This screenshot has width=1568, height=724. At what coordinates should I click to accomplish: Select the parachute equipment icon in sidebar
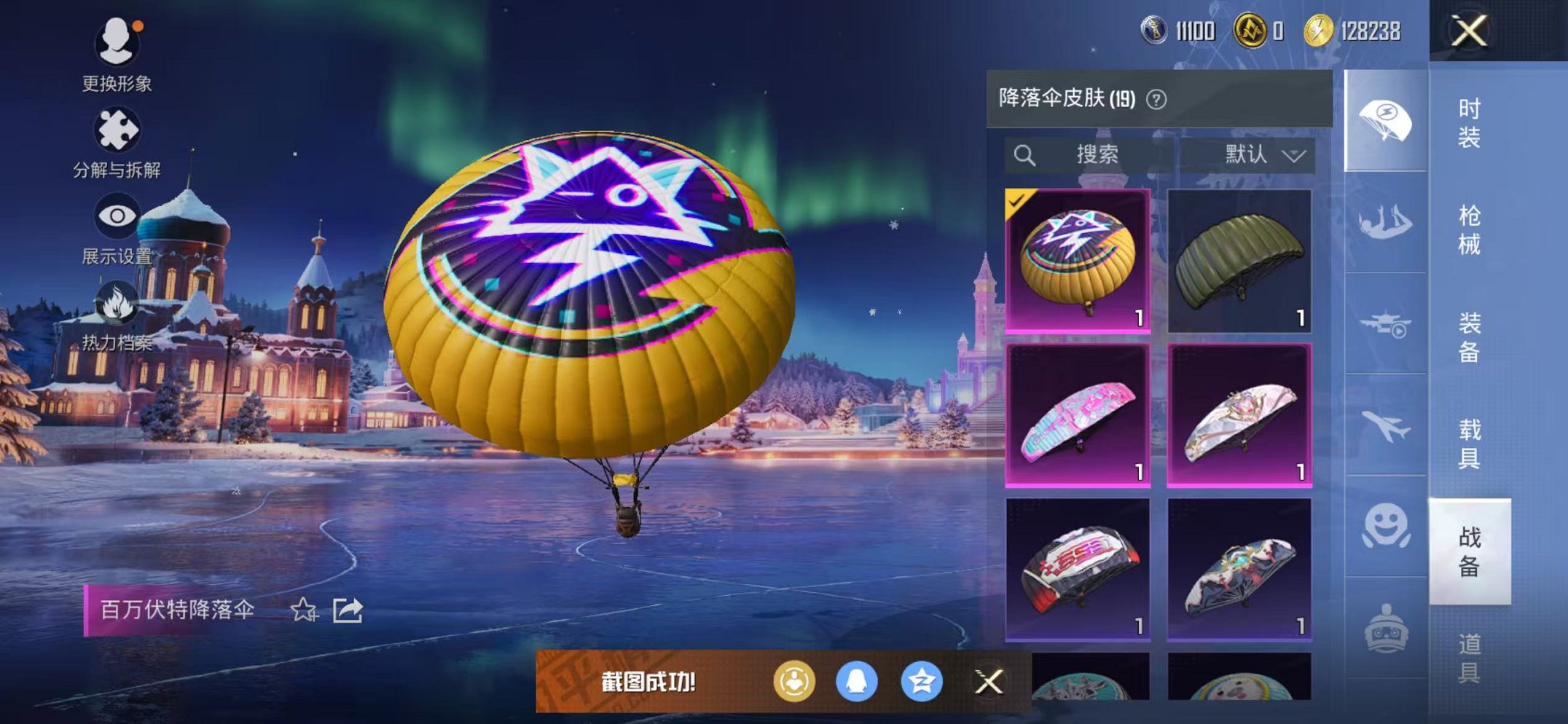click(1386, 119)
